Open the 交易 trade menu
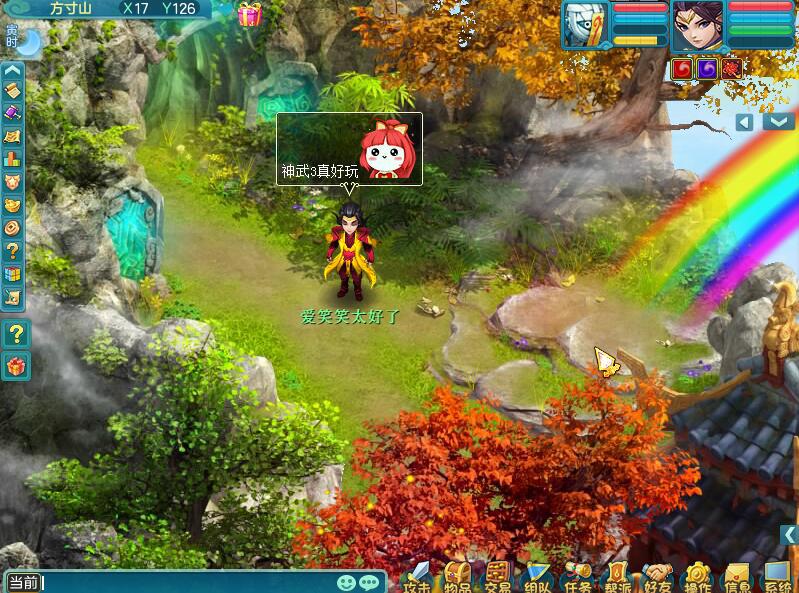Viewport: 799px width, 593px height. 498,578
